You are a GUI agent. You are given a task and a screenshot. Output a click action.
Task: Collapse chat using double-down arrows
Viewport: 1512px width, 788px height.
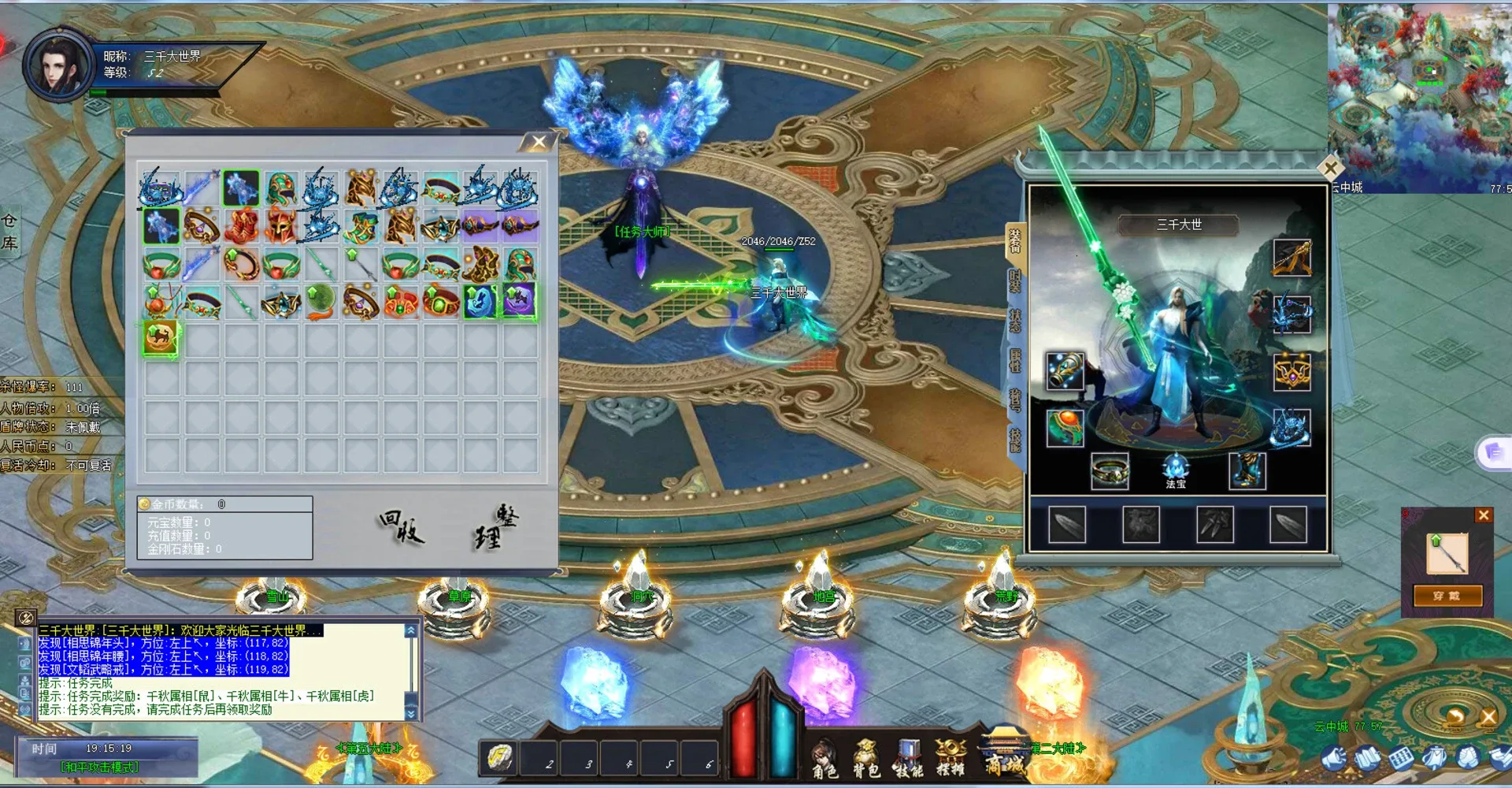tap(410, 710)
